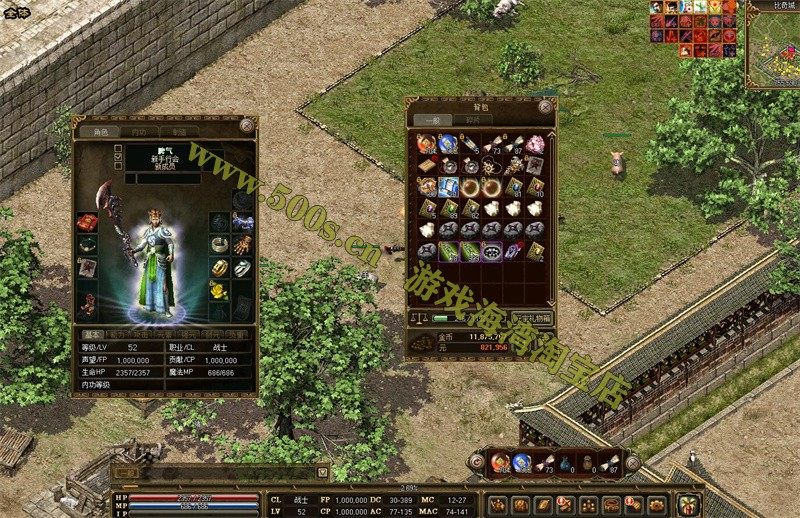Open the gift box shop icon
Screen dimensions: 800x518
[x=688, y=504]
